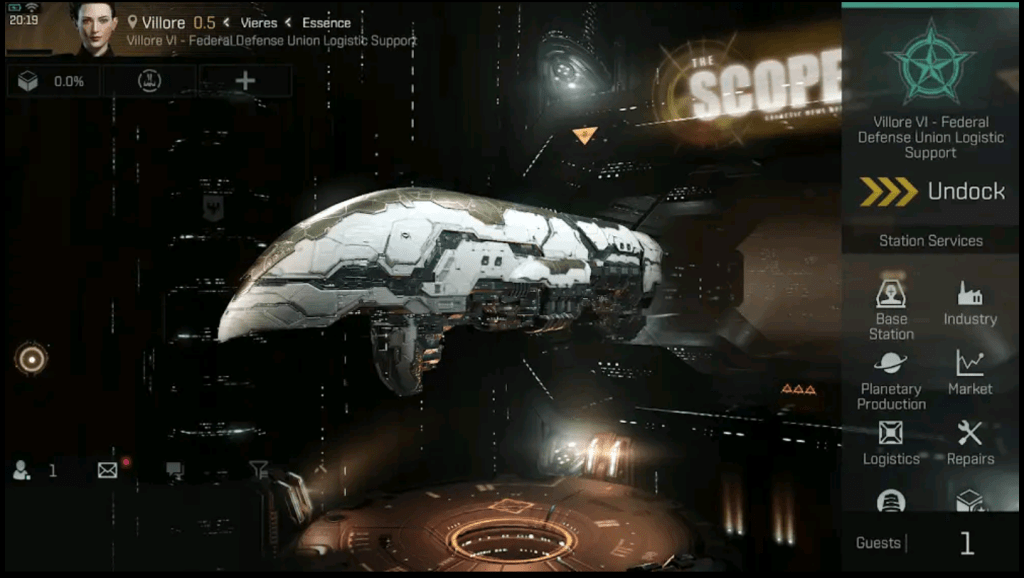
Task: Open the local player list icon
Action: coord(21,470)
